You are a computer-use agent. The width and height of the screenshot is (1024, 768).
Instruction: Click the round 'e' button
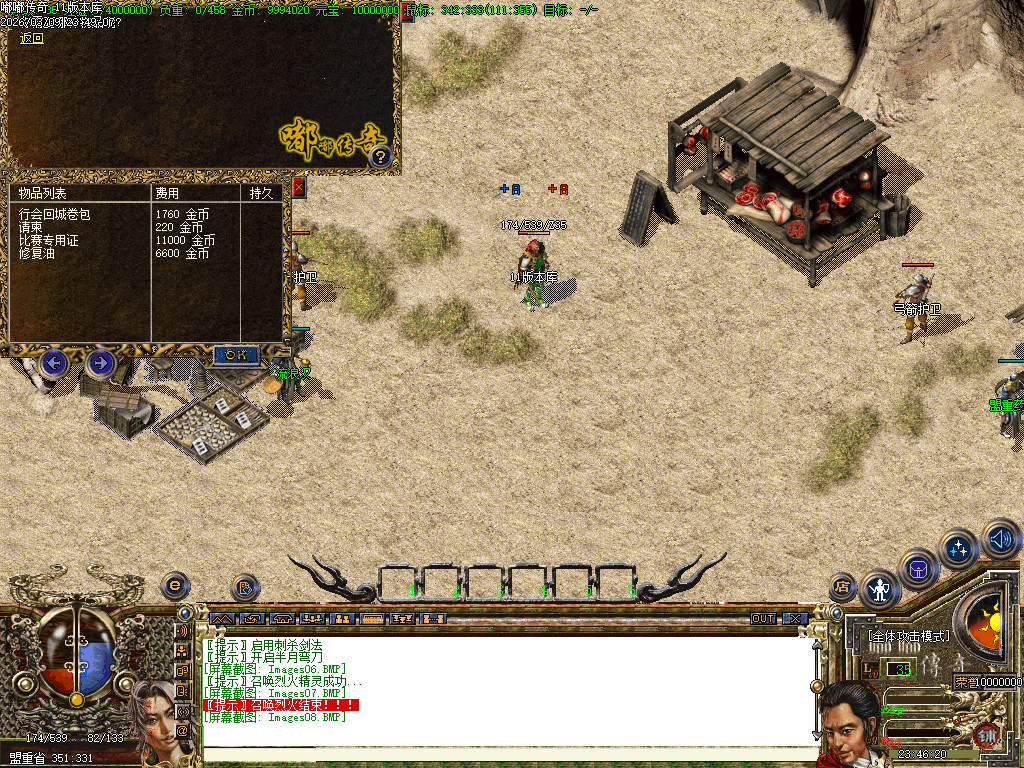pyautogui.click(x=176, y=586)
